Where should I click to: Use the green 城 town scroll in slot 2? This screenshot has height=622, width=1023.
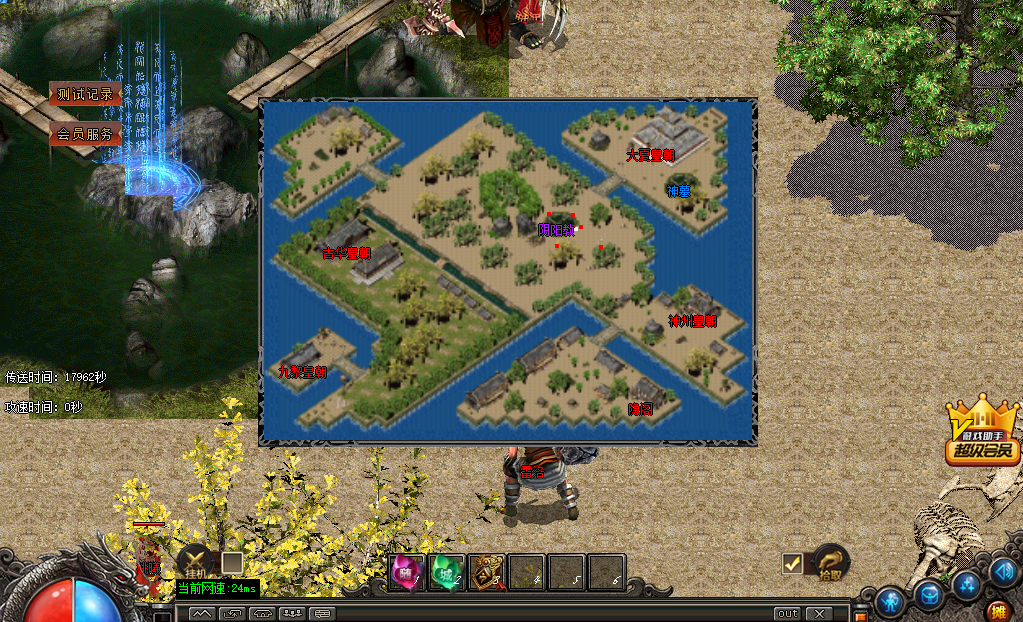pos(446,572)
